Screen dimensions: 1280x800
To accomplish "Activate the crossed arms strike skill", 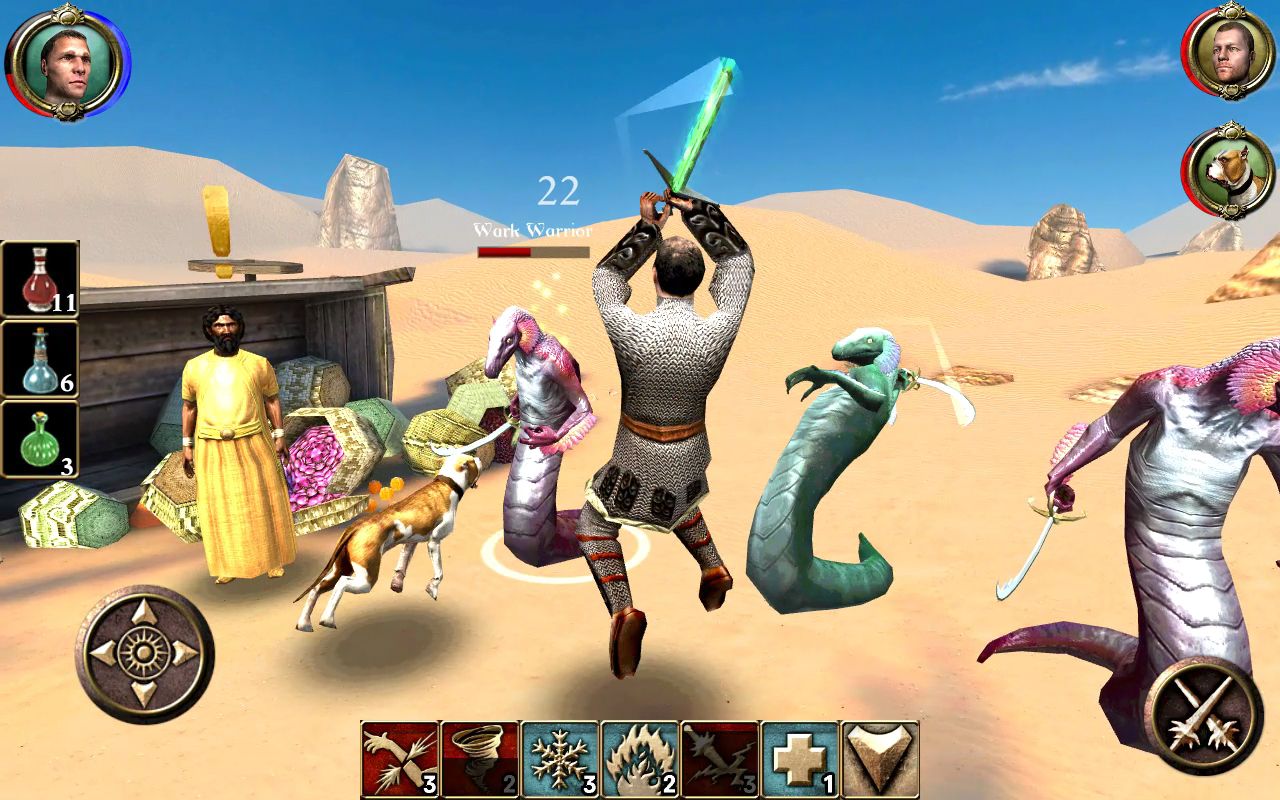I will pyautogui.click(x=400, y=759).
